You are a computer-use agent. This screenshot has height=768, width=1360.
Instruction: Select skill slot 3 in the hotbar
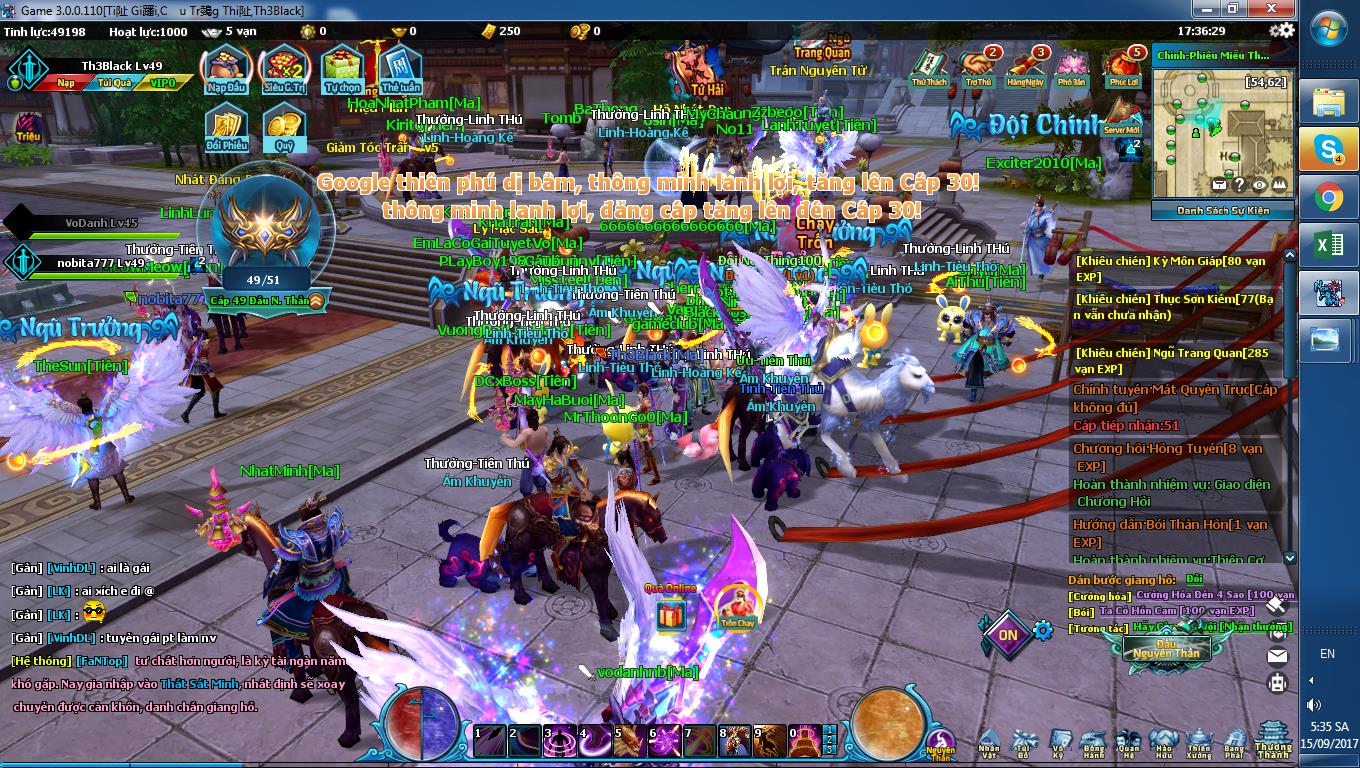560,741
